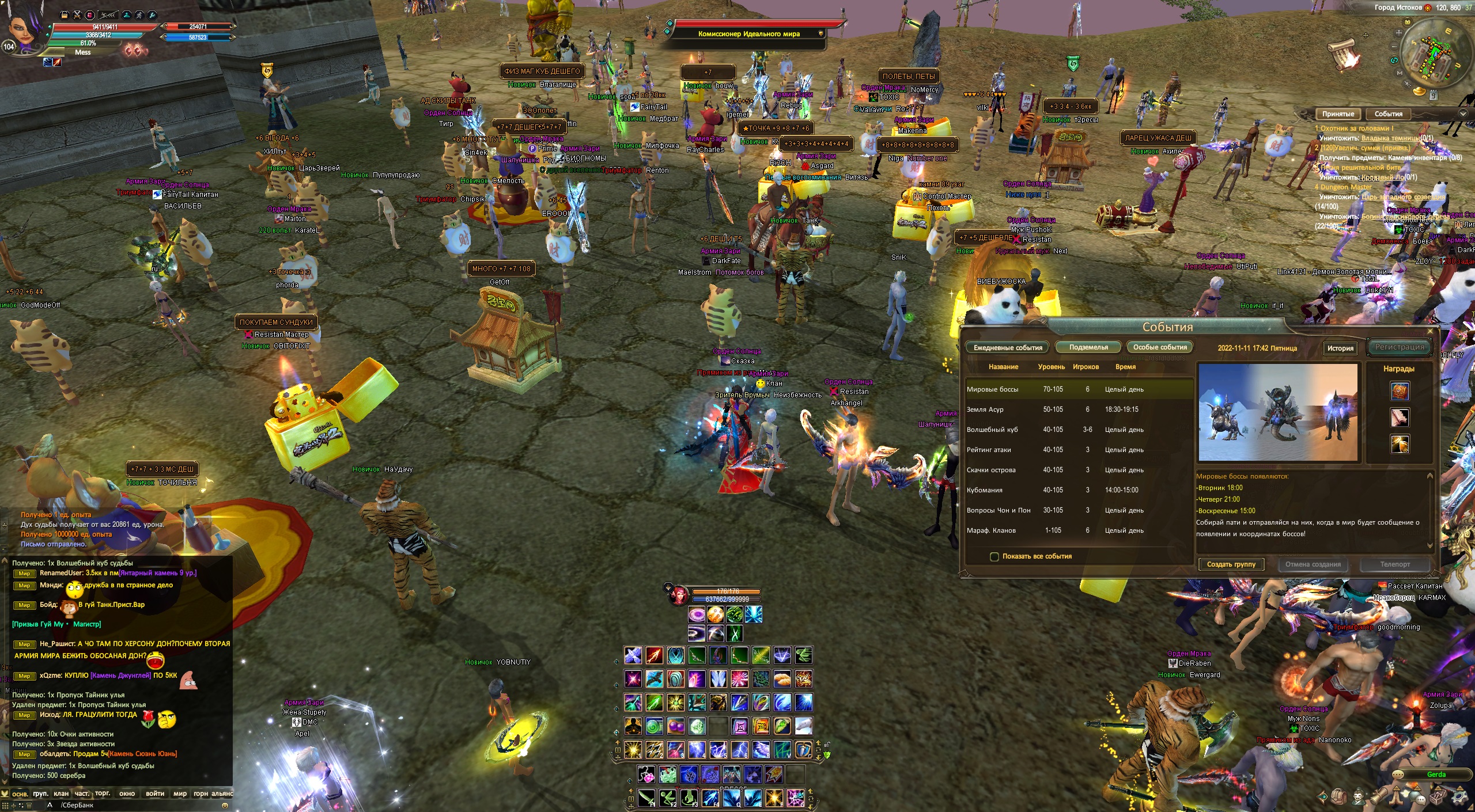
Task: Open the chat smiley emoji picker
Action: pos(225,805)
